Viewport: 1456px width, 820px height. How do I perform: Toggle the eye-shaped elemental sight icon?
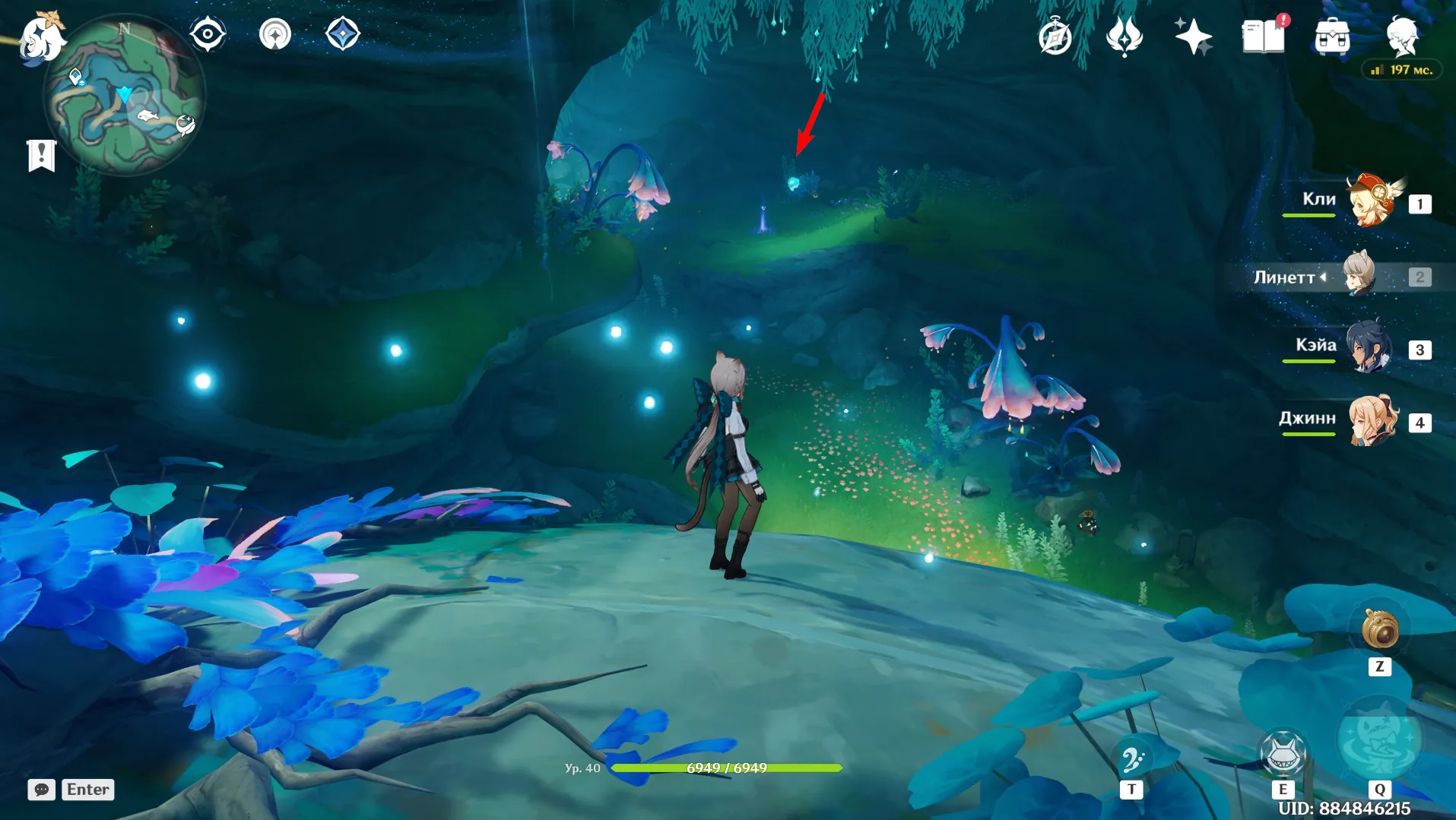point(208,35)
